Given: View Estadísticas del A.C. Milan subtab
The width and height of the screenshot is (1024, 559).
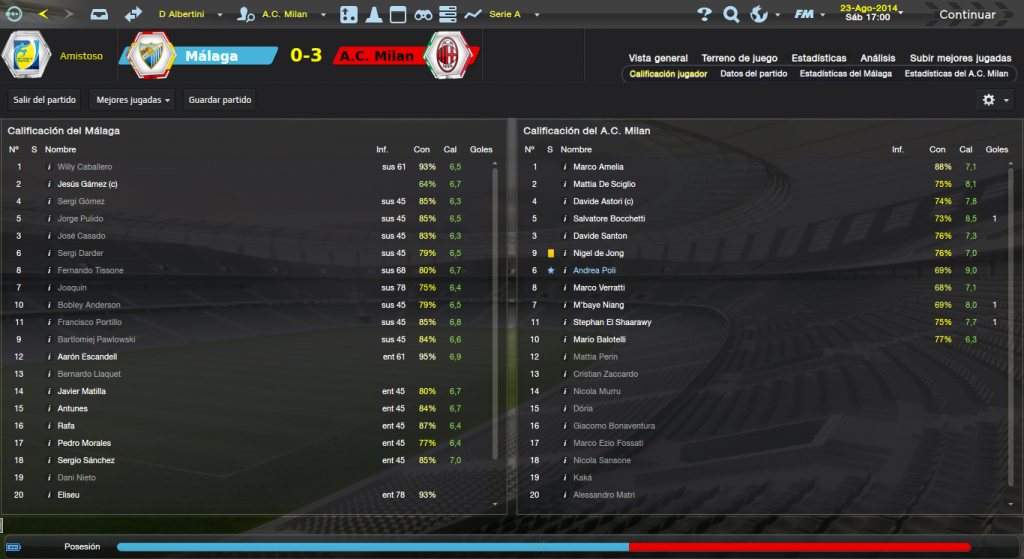Looking at the screenshot, I should (x=956, y=74).
